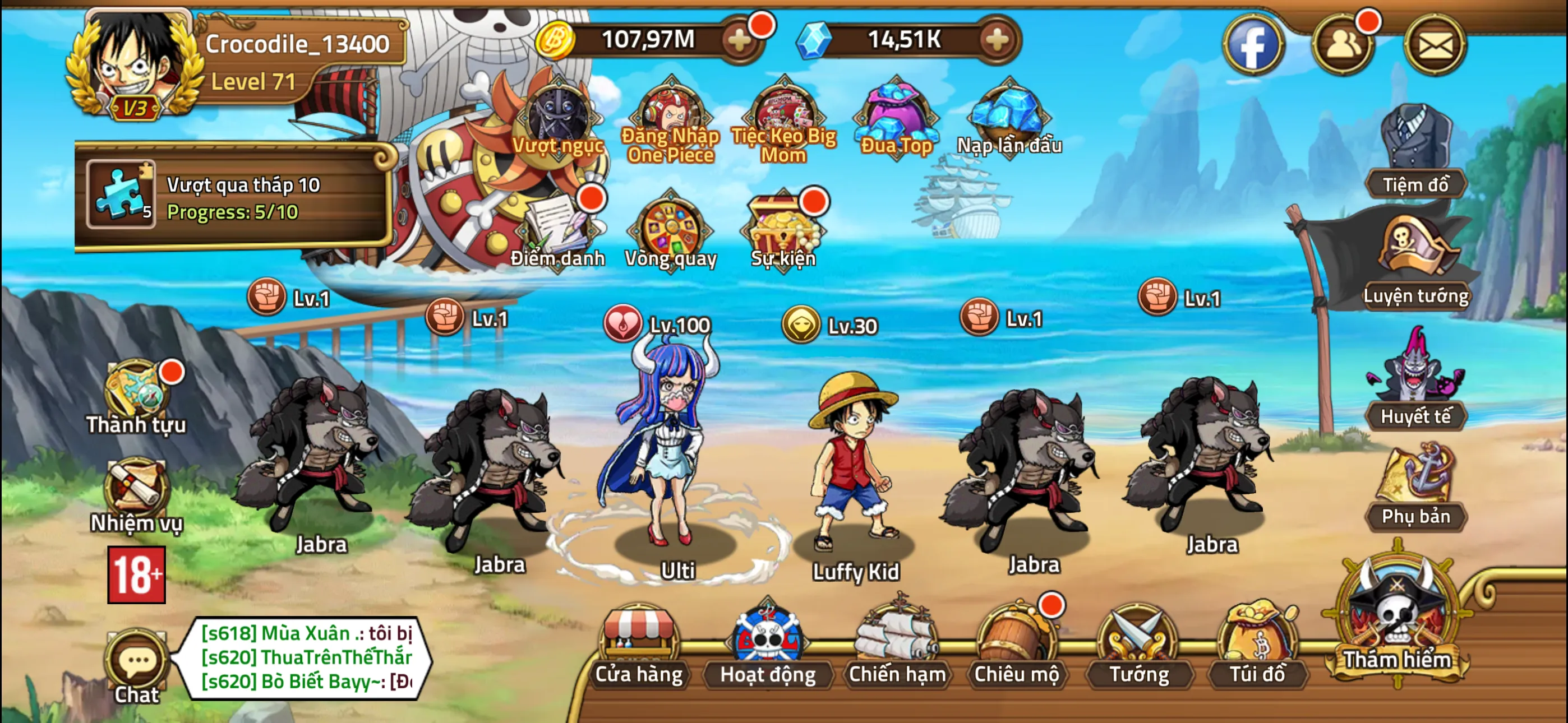Open the Facebook link
Screen dimensions: 1568x723
[1253, 45]
